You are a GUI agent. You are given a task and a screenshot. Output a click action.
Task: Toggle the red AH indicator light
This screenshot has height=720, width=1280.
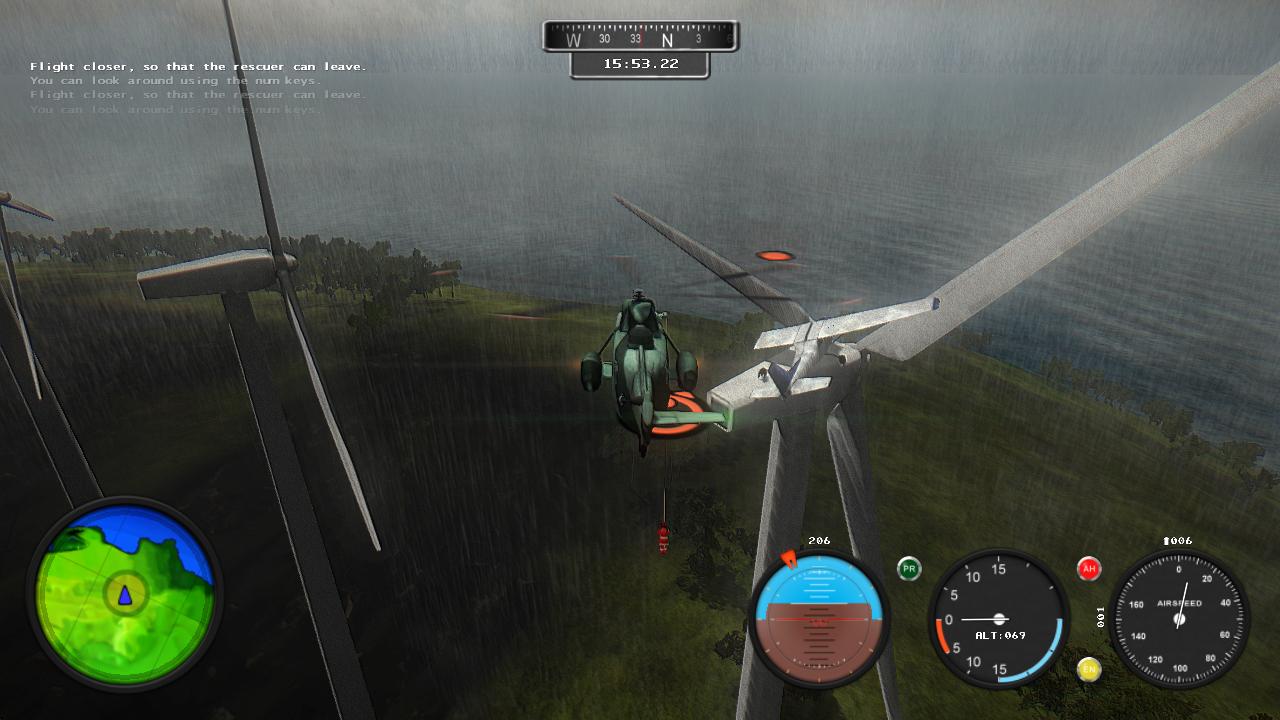coord(1089,569)
